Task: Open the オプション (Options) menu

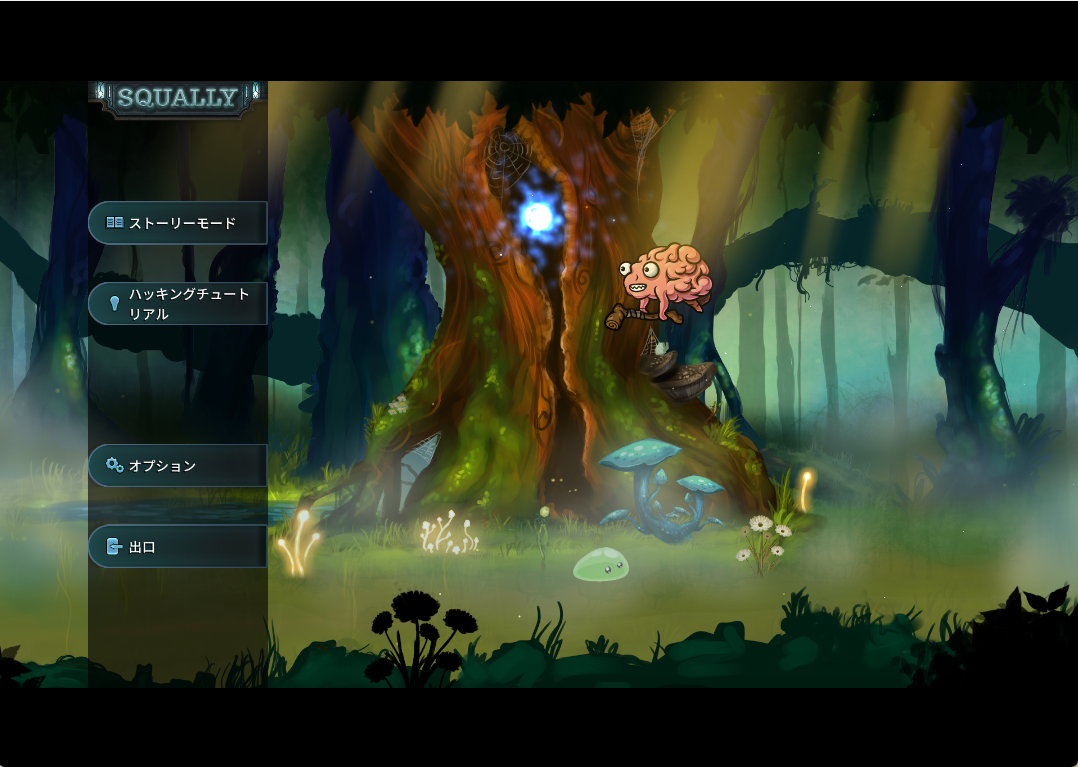Action: point(178,466)
